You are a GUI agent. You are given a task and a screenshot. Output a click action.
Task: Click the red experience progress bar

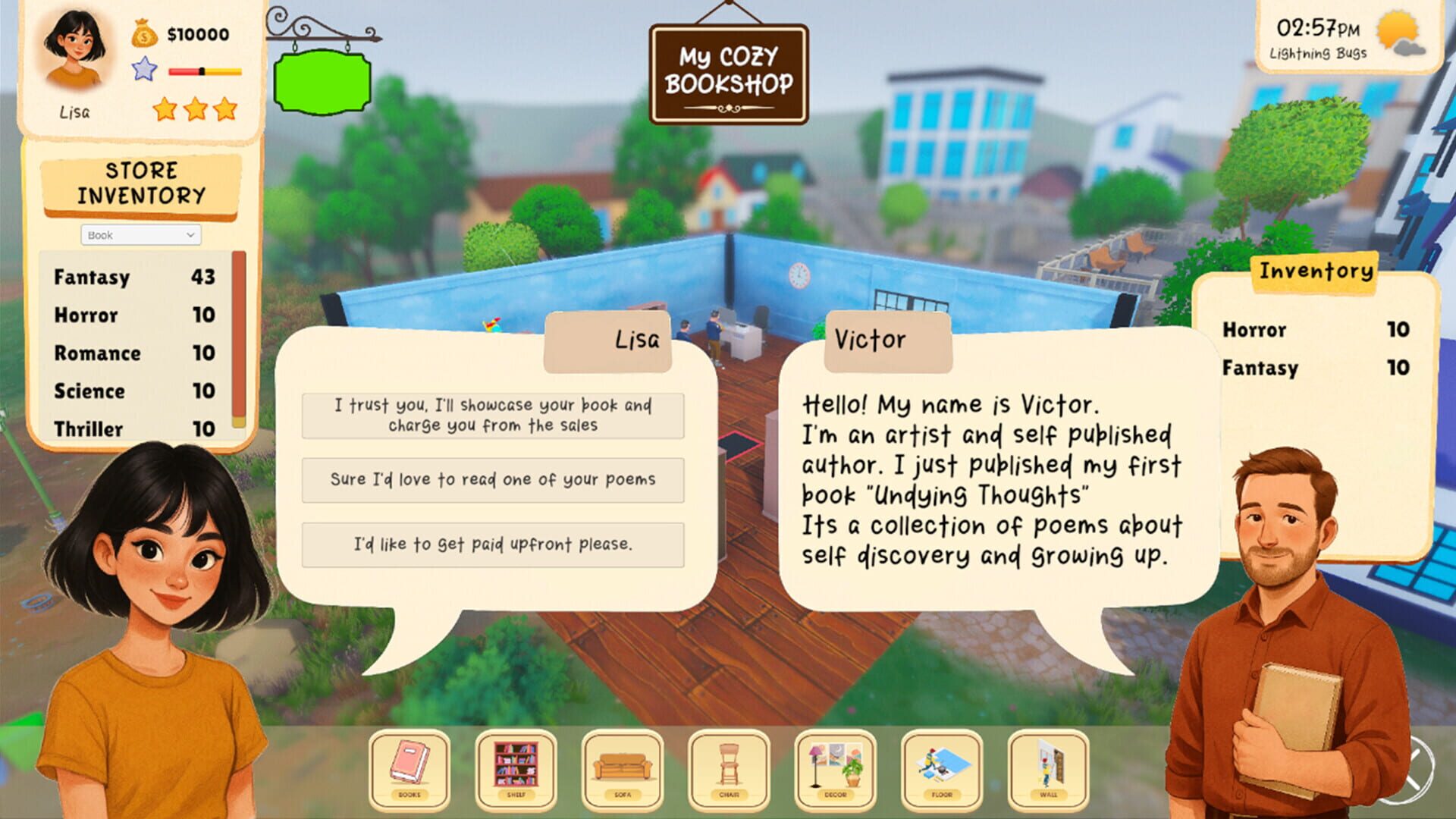pyautogui.click(x=186, y=72)
